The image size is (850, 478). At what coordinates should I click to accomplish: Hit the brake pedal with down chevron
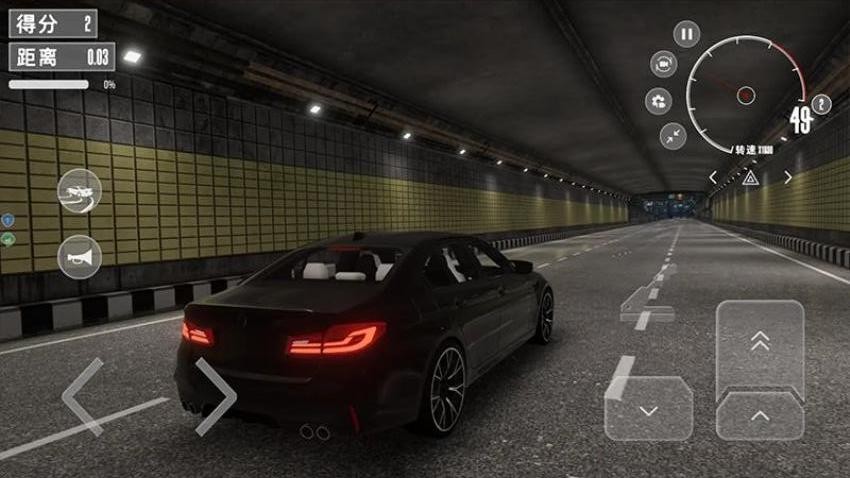pyautogui.click(x=648, y=408)
